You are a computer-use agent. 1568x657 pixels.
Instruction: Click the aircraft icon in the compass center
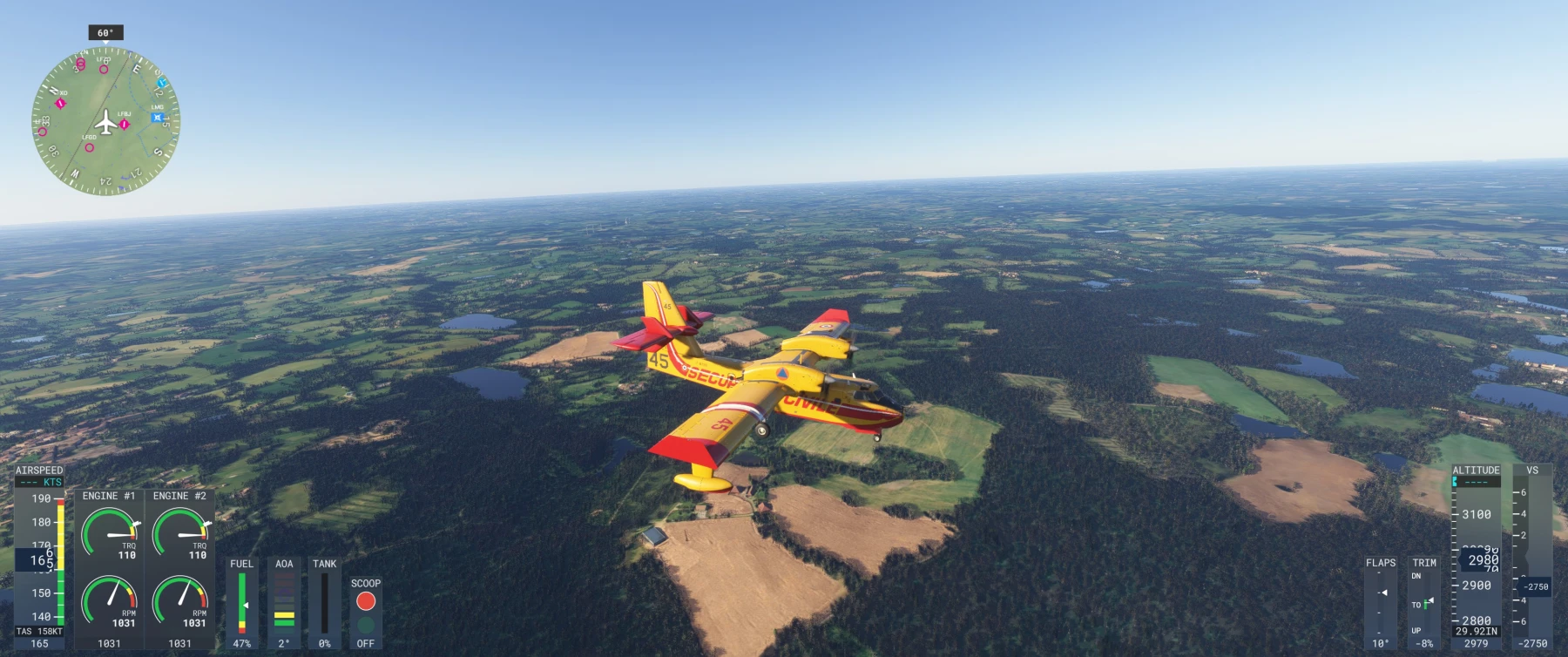coord(106,123)
